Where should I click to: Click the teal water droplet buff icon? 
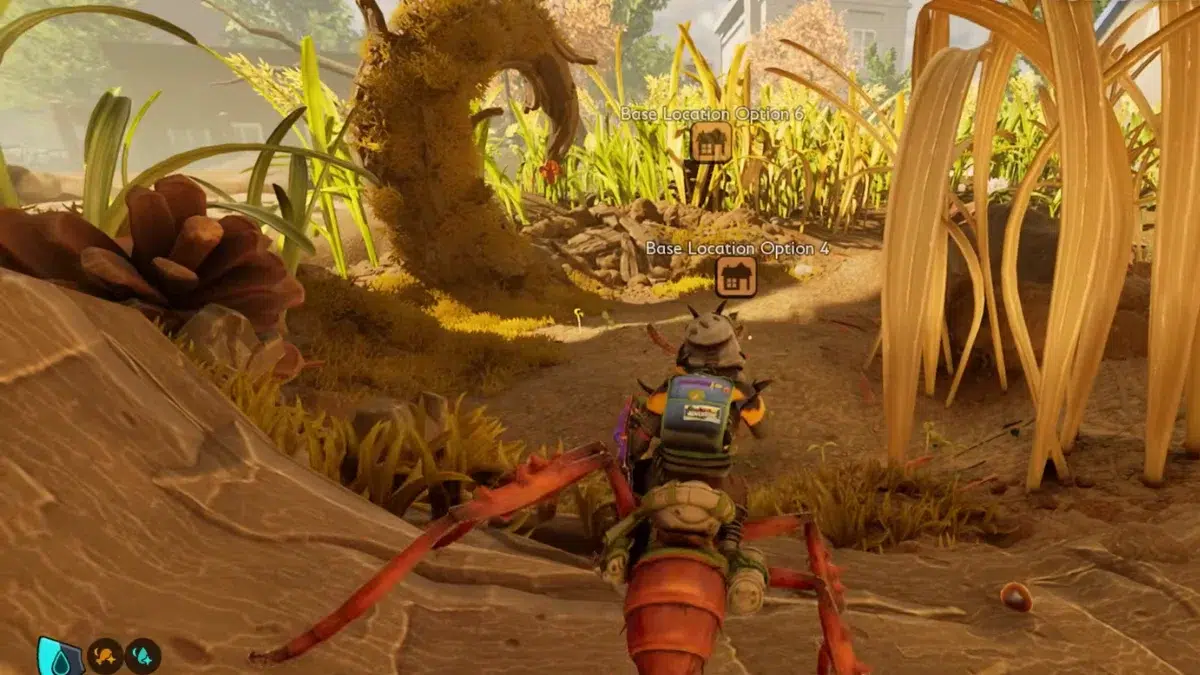click(x=143, y=656)
